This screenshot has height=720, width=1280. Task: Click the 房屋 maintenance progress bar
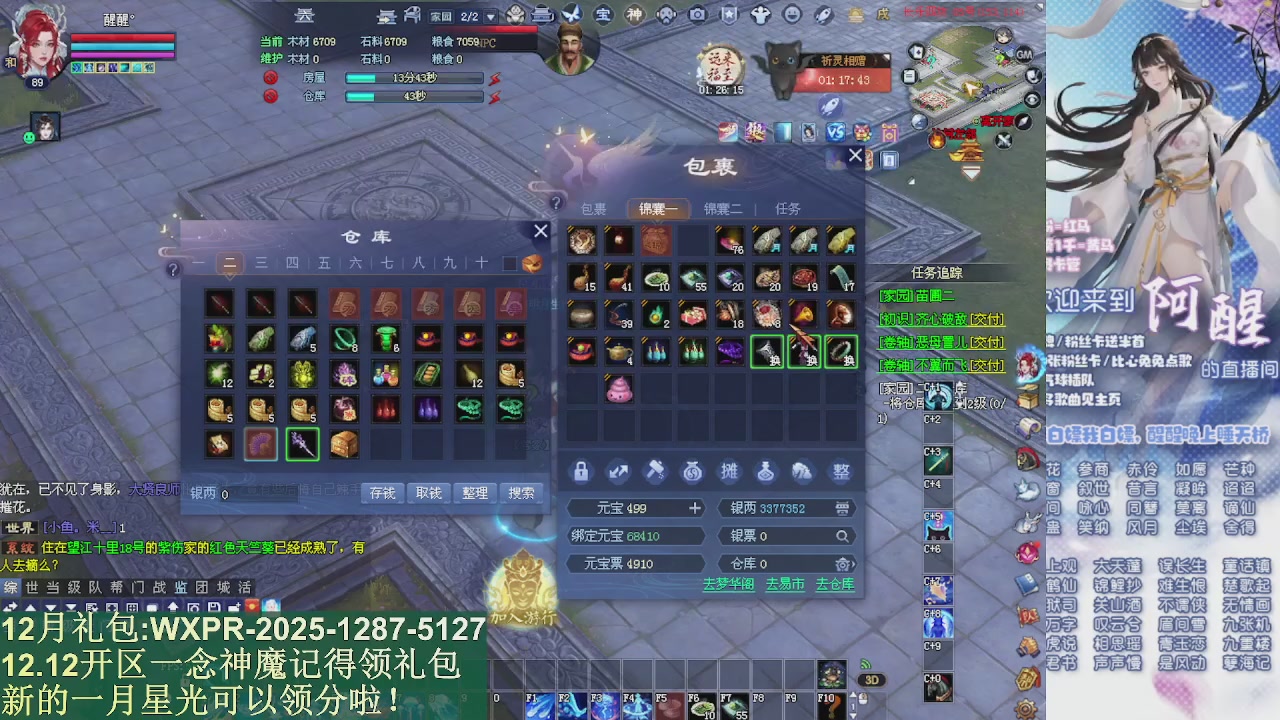click(x=413, y=77)
